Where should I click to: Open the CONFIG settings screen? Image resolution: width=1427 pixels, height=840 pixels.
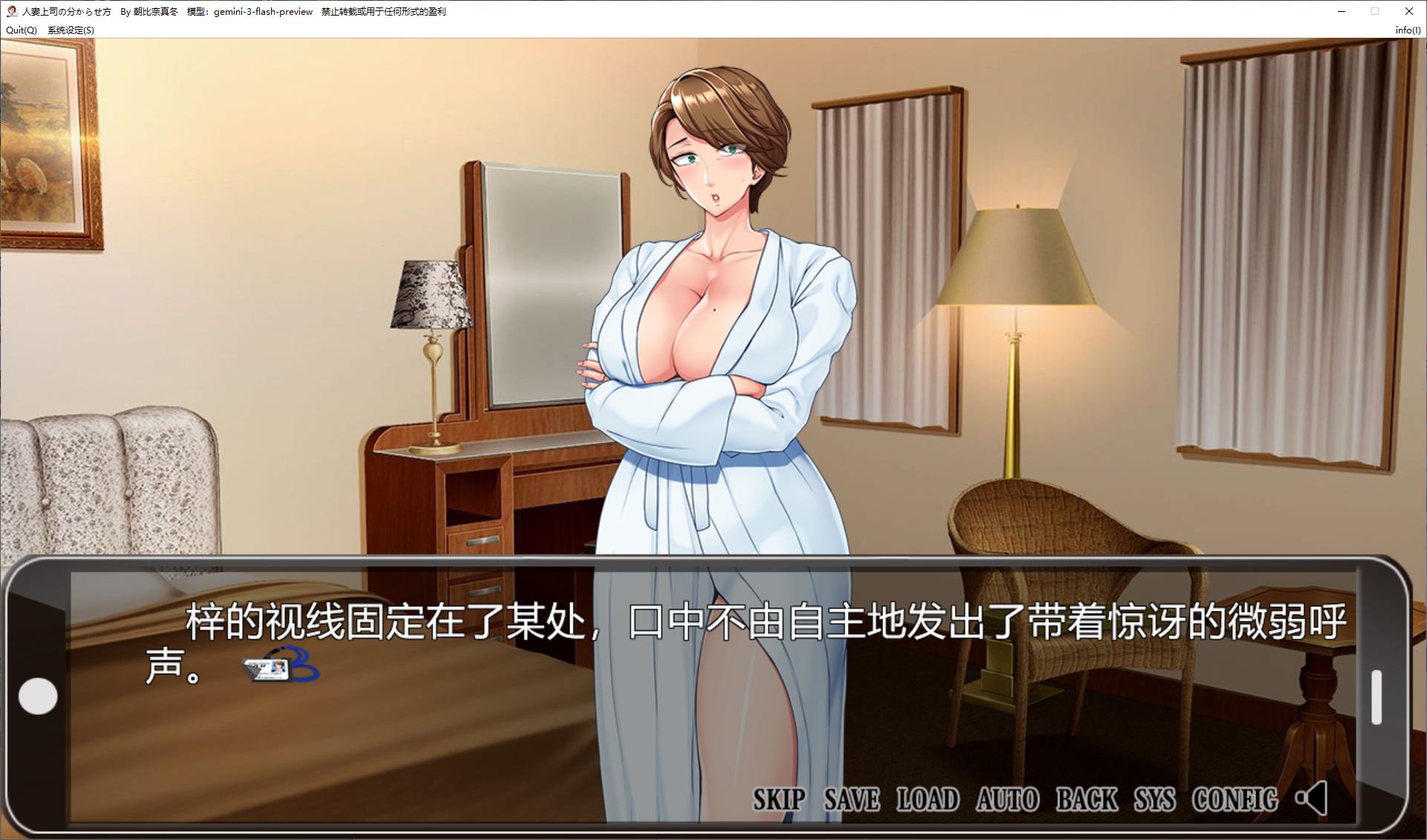tap(1235, 799)
